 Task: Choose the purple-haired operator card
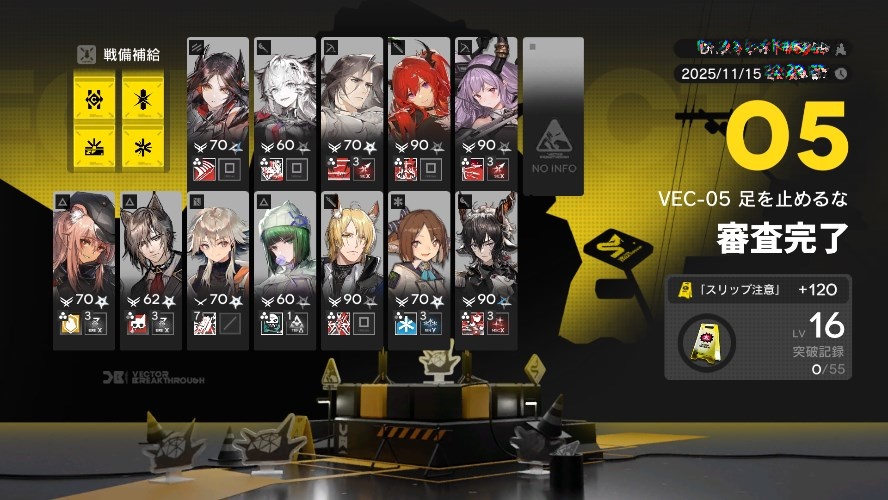click(486, 110)
